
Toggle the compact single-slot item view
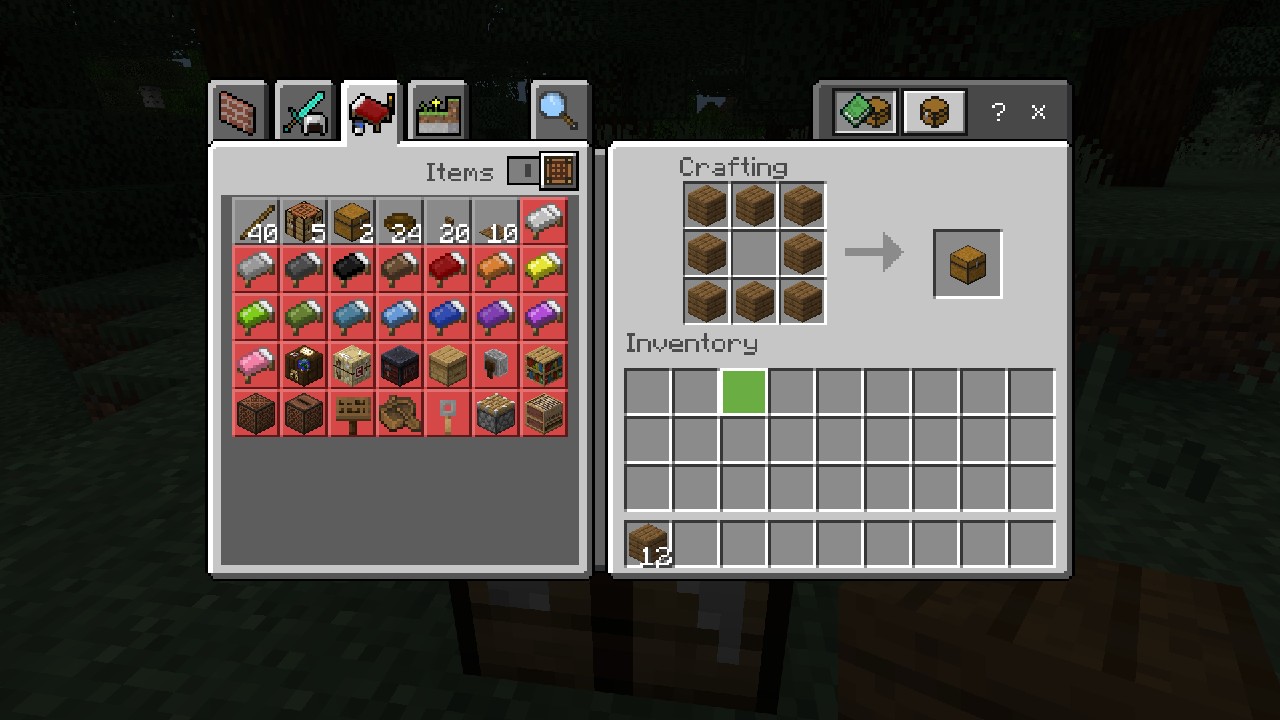(x=524, y=171)
